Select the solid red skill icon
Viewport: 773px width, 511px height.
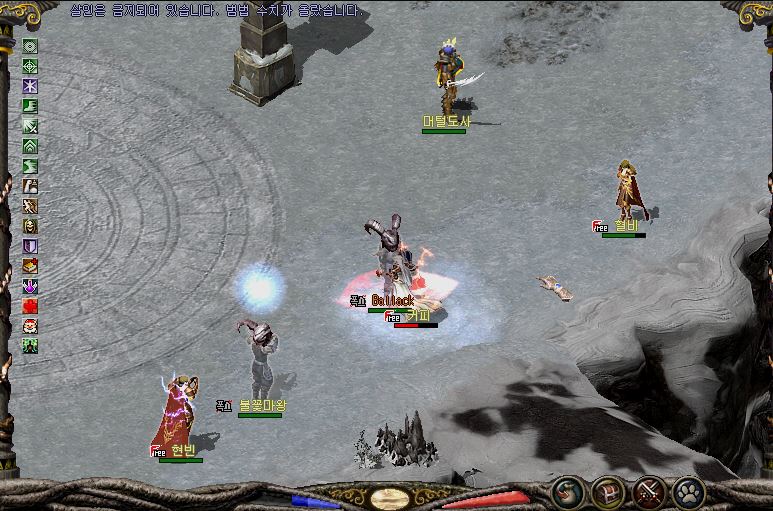[x=31, y=306]
